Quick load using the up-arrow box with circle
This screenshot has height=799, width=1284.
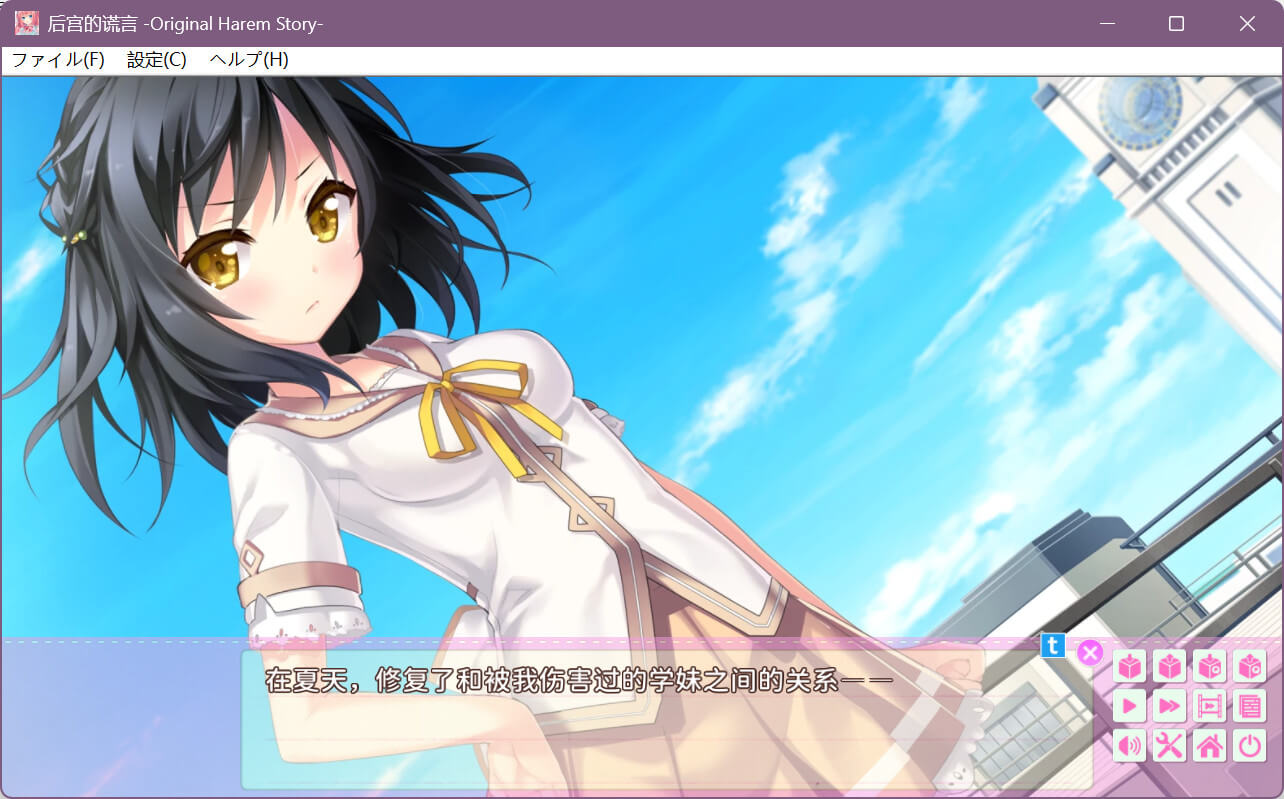coord(1250,666)
